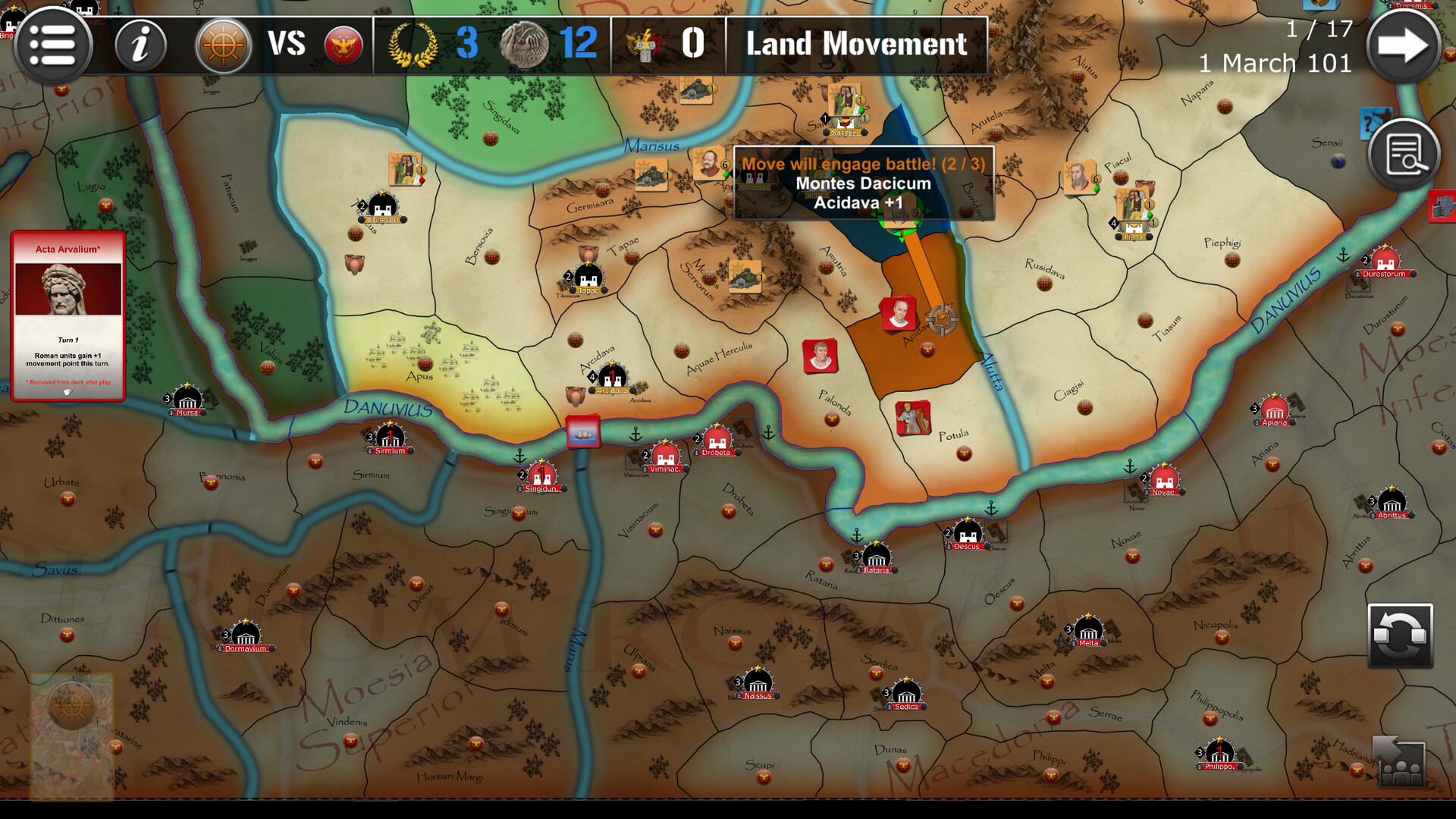Viewport: 1456px width, 819px height.
Task: Select the red ship counter on the Danuvius
Action: (584, 430)
